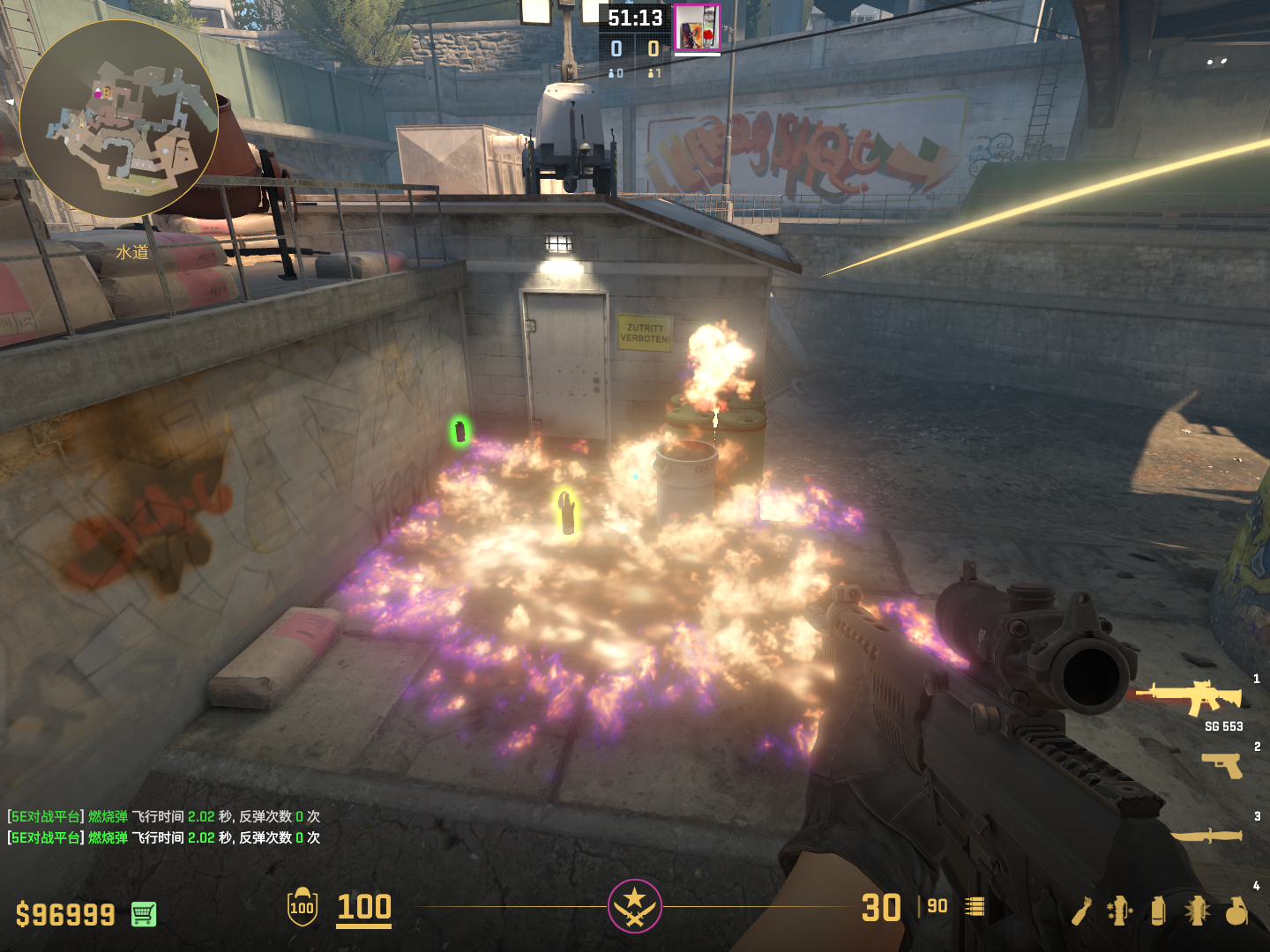Switch to the pistol weapon slot
1270x952 pixels.
tap(1222, 764)
